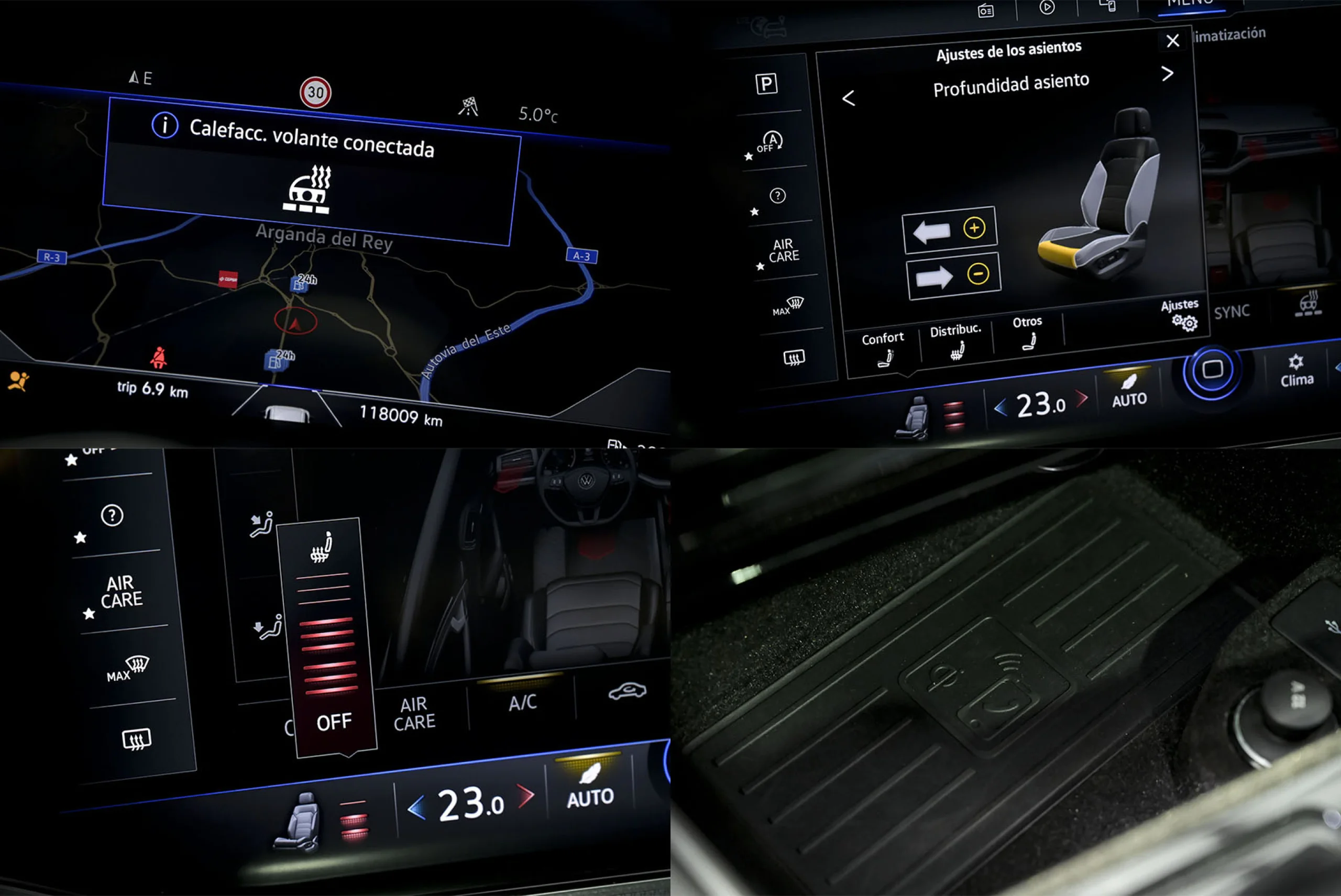This screenshot has height=896, width=1341.
Task: Toggle the air recirculation car icon
Action: coord(626,691)
